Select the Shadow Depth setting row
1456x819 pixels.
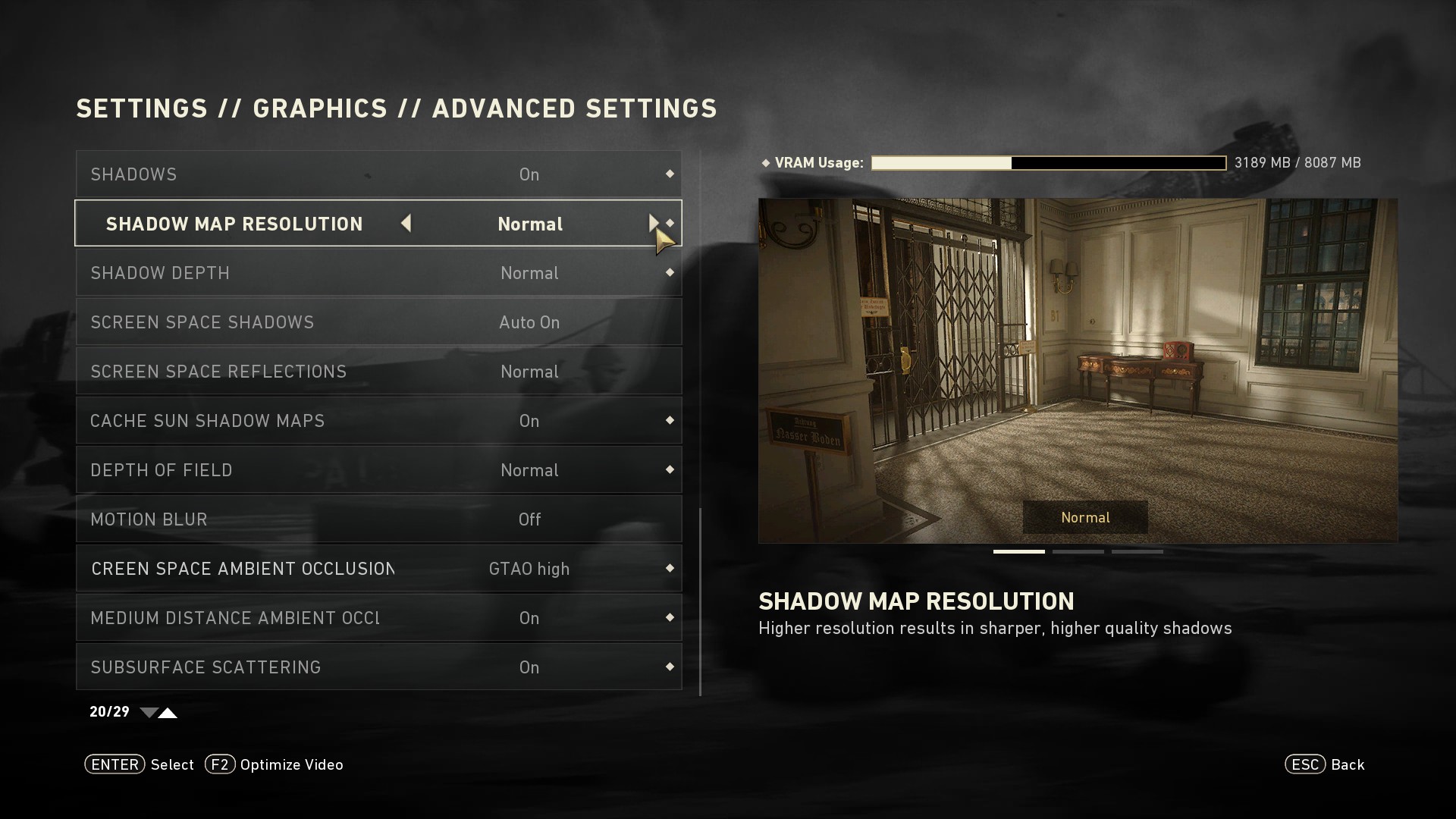pyautogui.click(x=378, y=273)
